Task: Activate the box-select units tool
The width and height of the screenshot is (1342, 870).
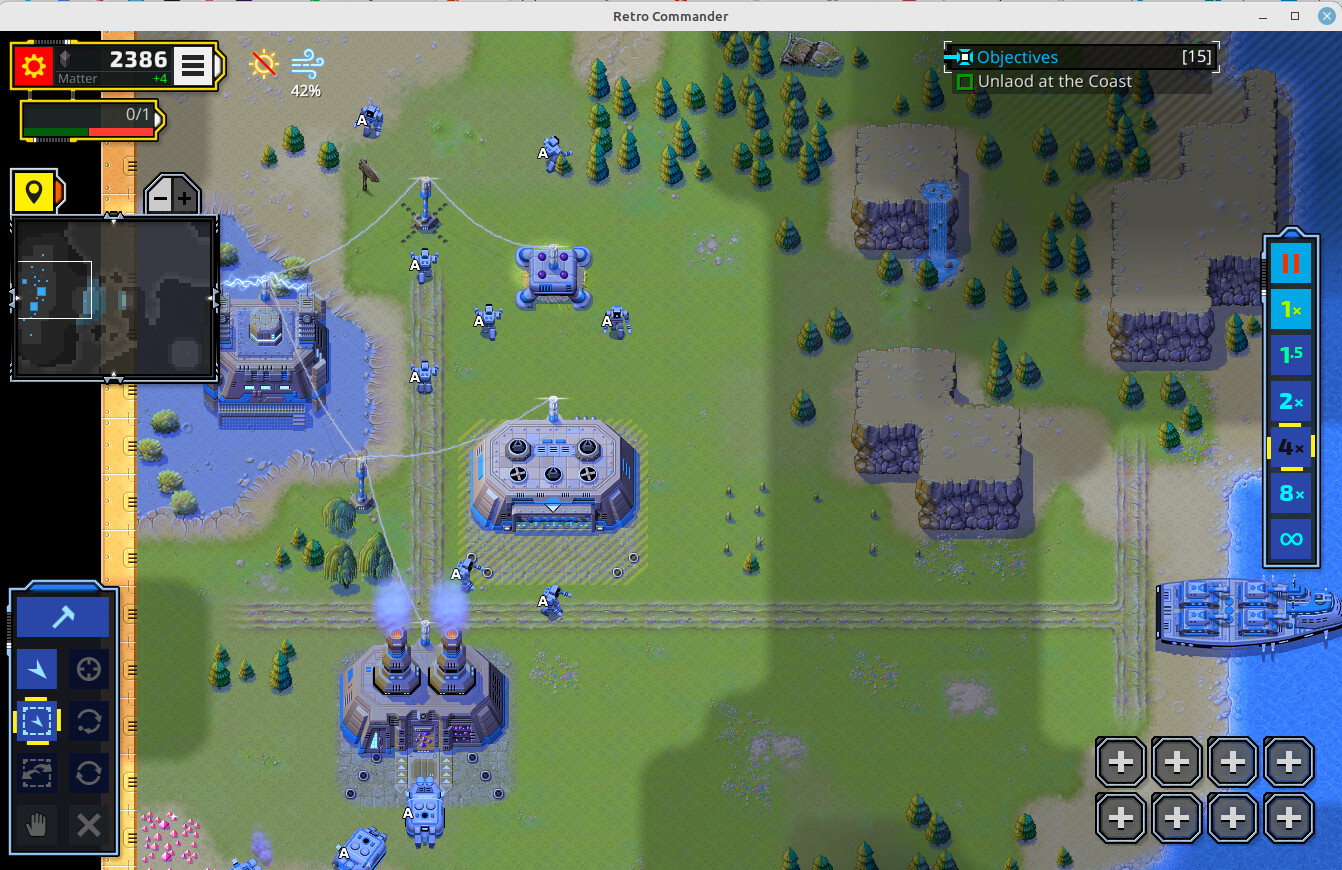Action: (x=36, y=721)
